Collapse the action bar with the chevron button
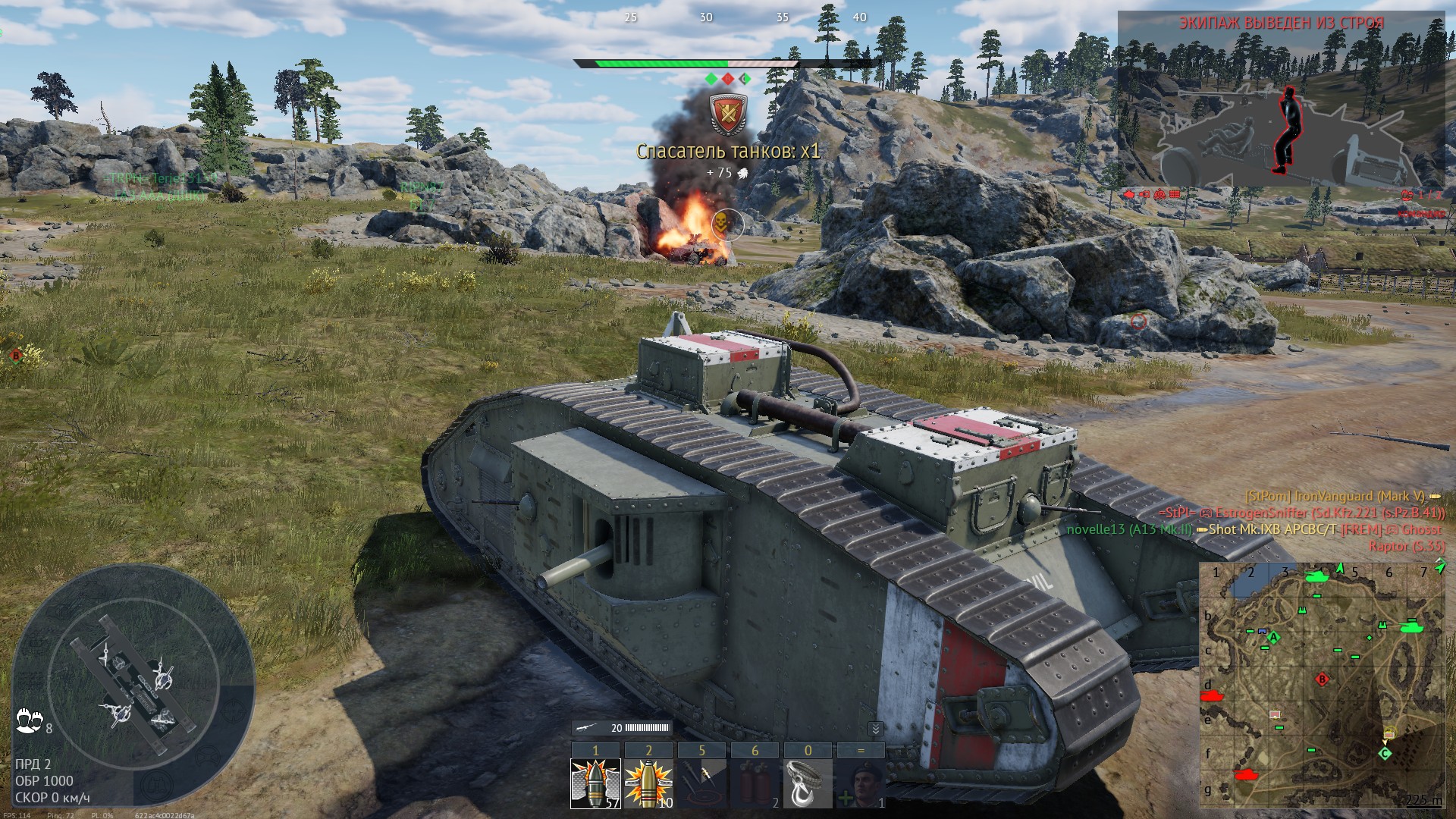This screenshot has width=1456, height=819. [x=875, y=729]
